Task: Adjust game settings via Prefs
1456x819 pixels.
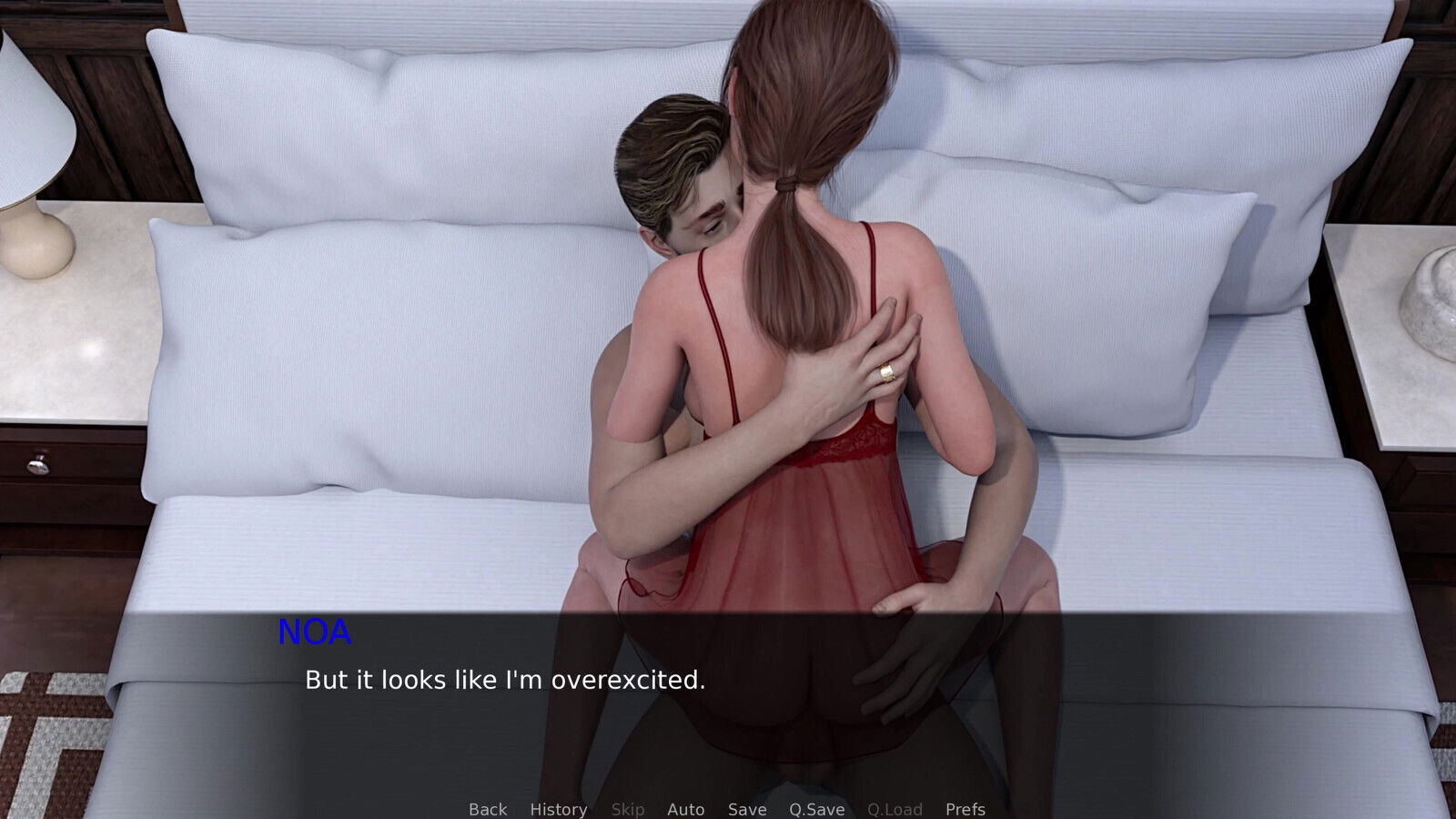Action: pos(966,809)
